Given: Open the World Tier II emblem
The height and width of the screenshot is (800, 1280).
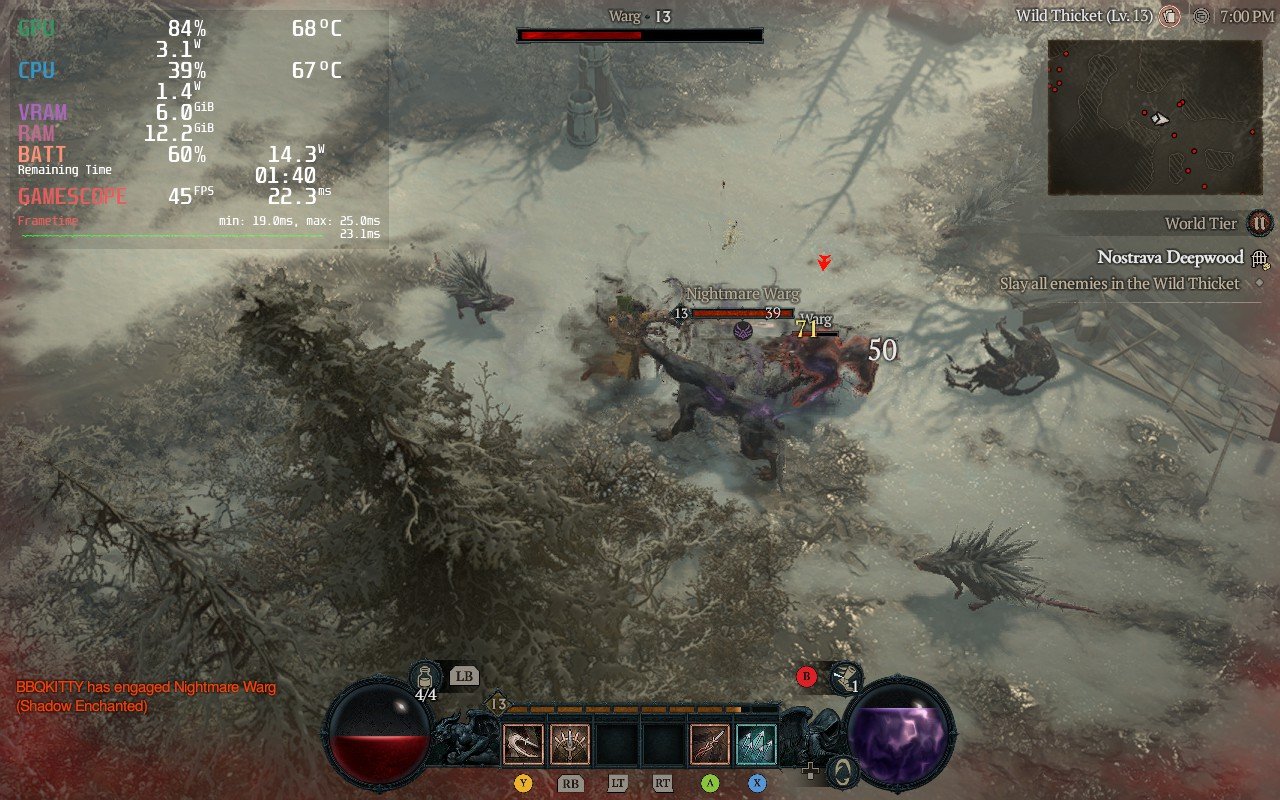Looking at the screenshot, I should point(1258,223).
